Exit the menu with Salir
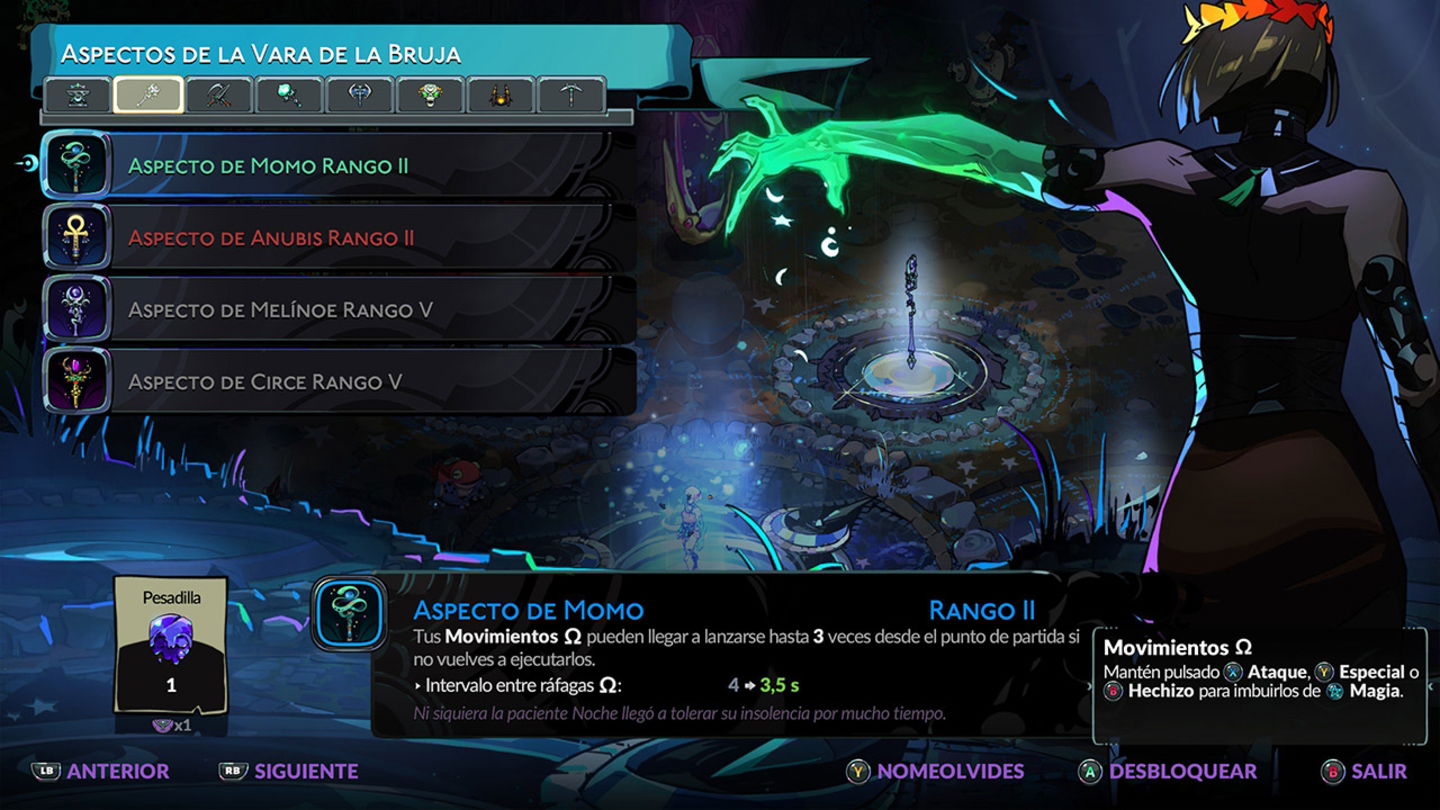 [1364, 771]
